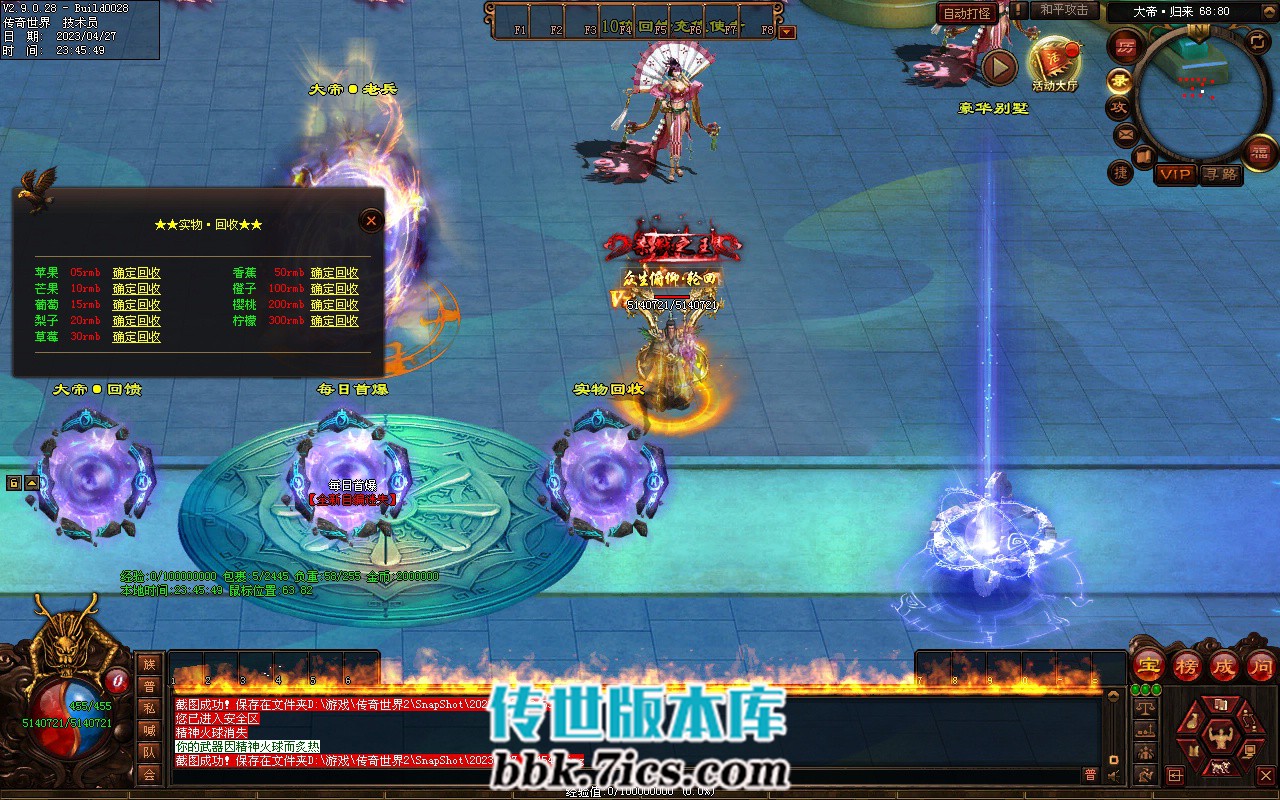The width and height of the screenshot is (1280, 800).
Task: Toggle the 自动打怪 auto-fight button
Action: click(967, 13)
